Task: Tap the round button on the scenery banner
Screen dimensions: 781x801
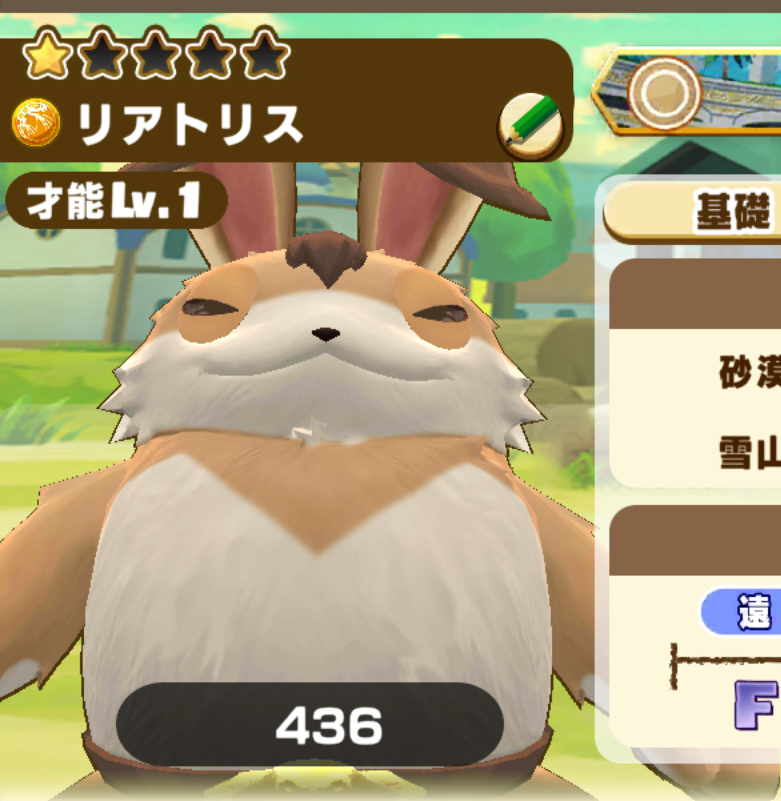Action: tap(663, 93)
